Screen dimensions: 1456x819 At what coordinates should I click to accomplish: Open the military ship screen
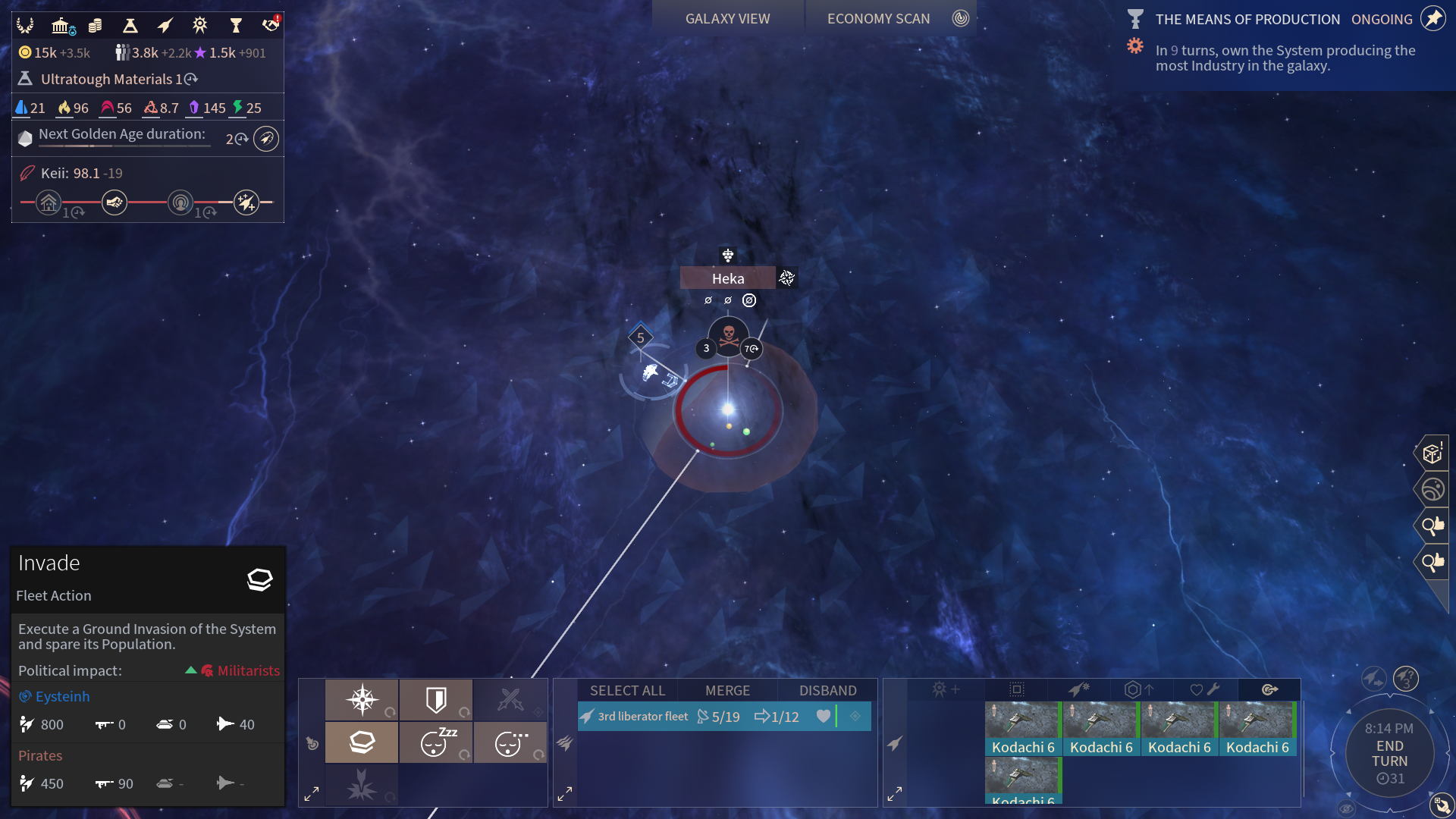pyautogui.click(x=165, y=26)
